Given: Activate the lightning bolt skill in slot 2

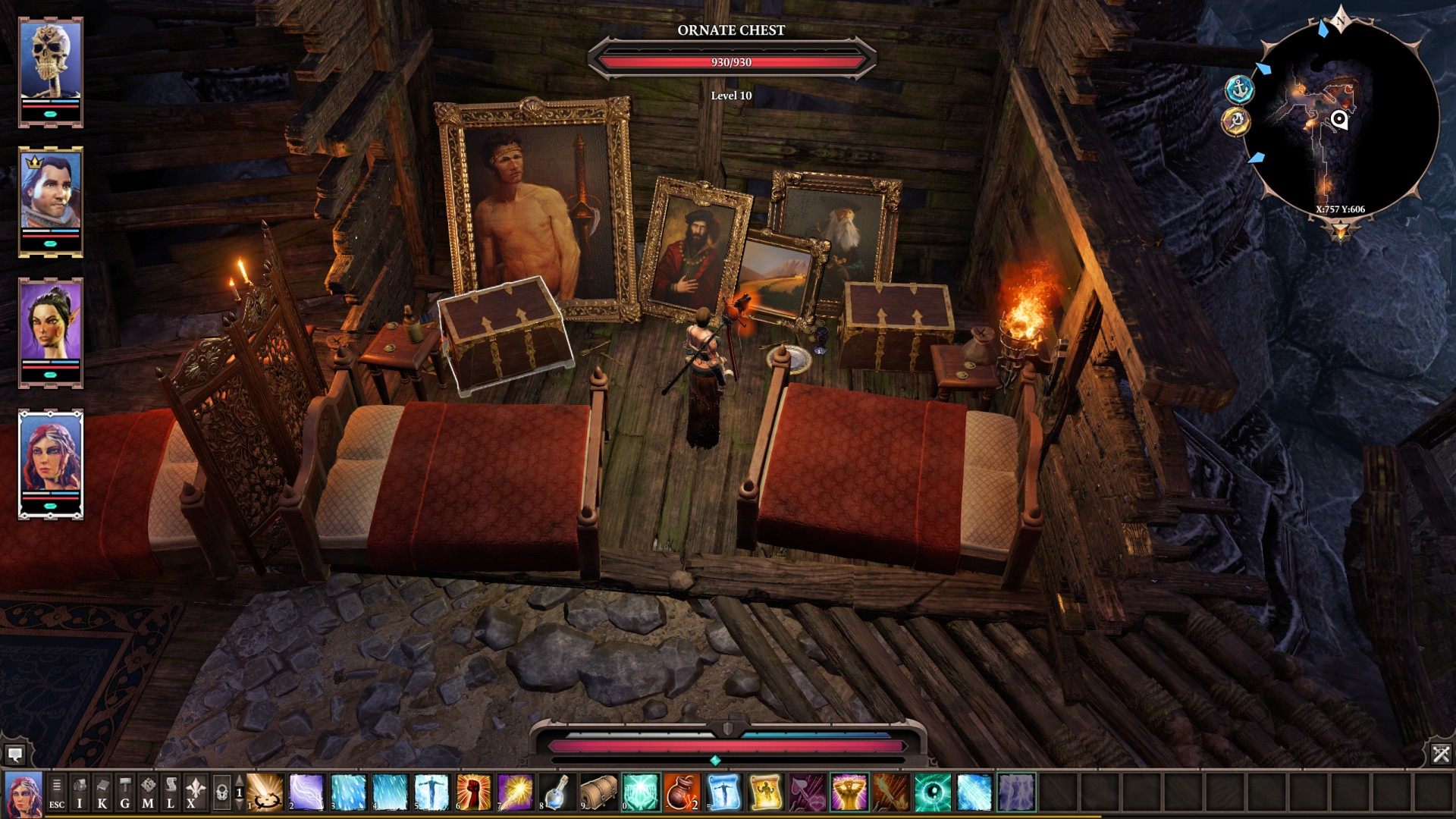Looking at the screenshot, I should click(x=306, y=792).
